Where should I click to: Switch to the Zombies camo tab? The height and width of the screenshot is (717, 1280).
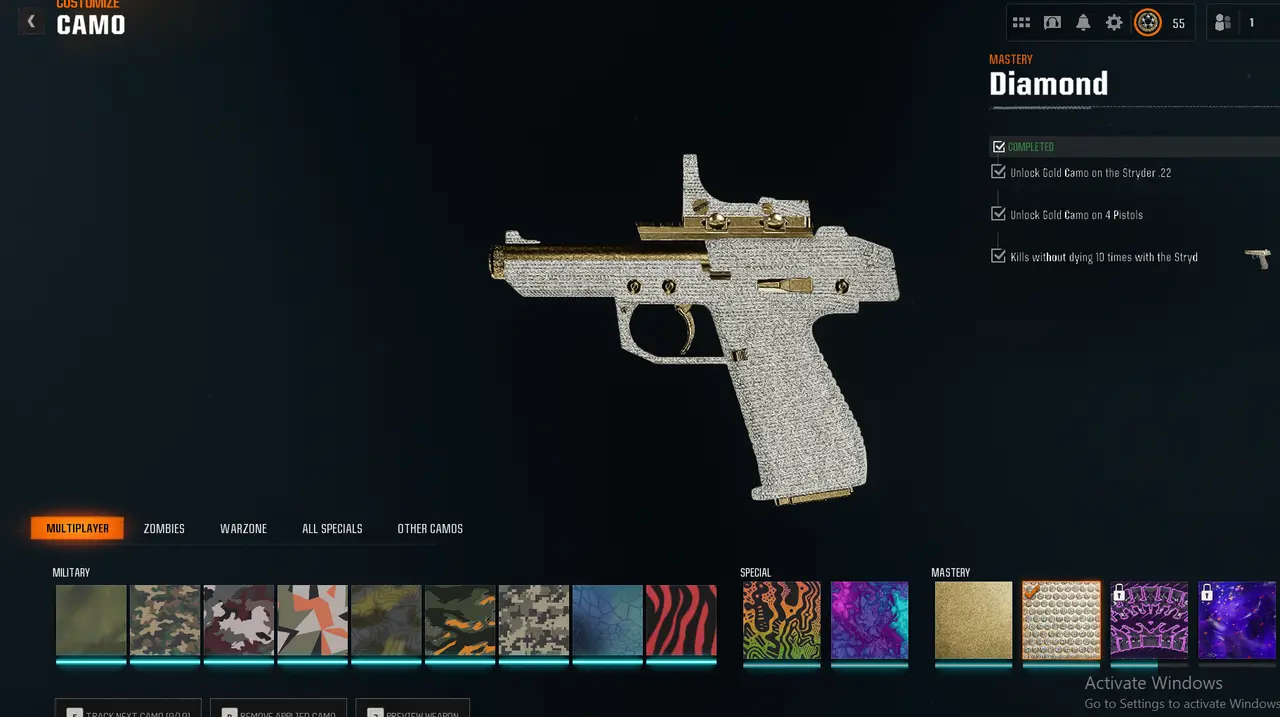164,528
